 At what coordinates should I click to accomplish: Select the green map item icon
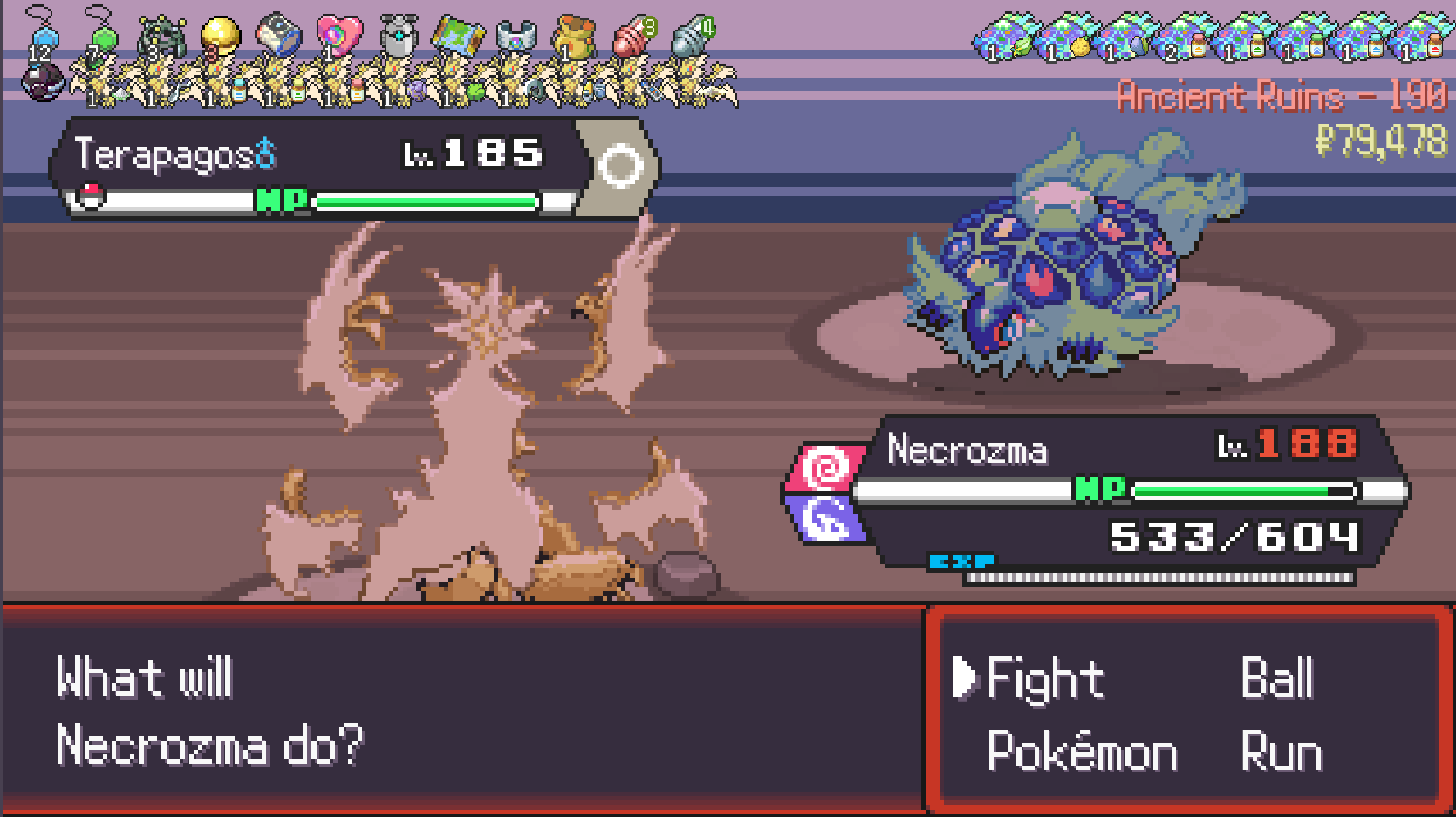(x=455, y=37)
